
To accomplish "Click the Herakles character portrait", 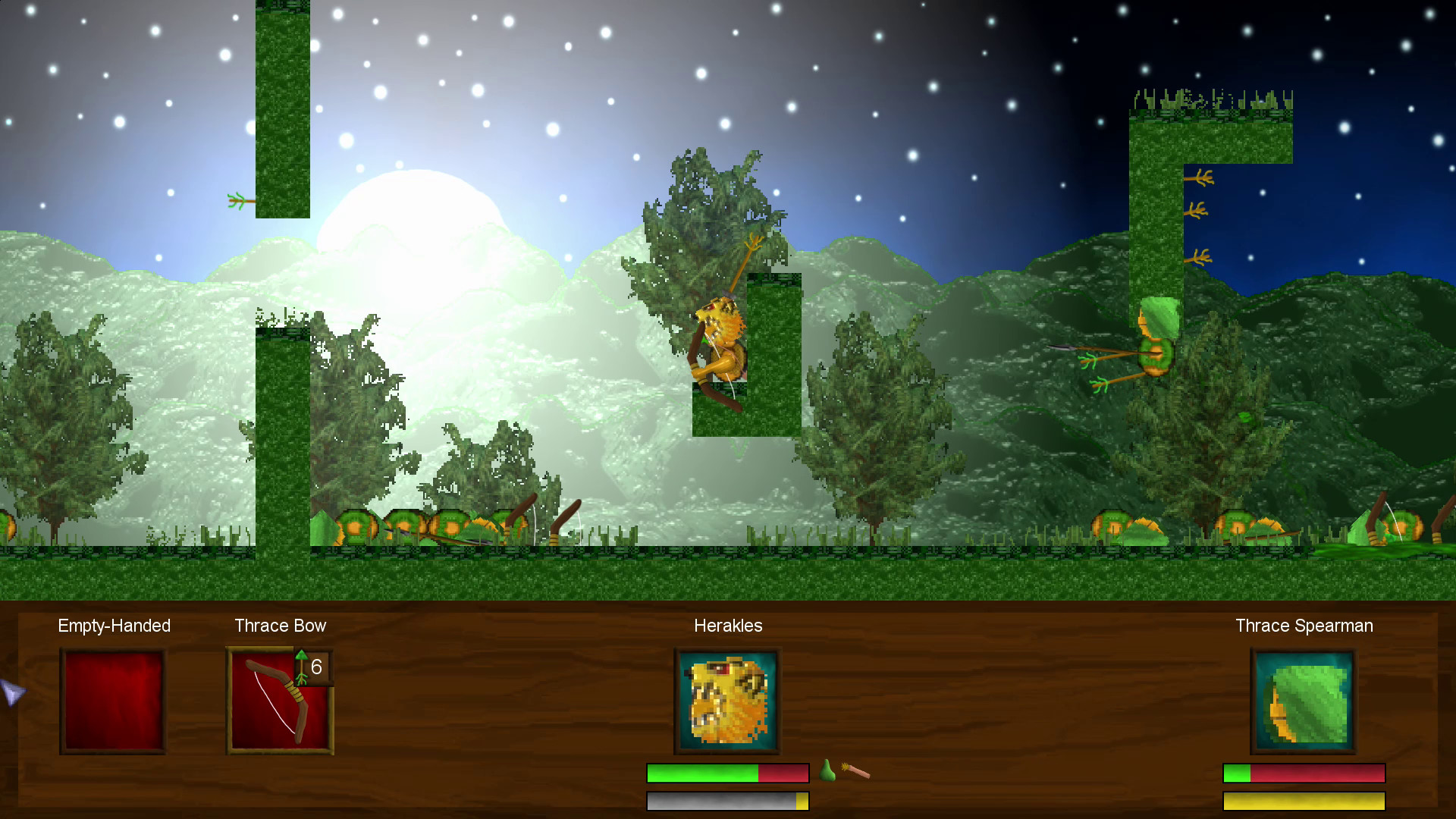I will tap(726, 699).
